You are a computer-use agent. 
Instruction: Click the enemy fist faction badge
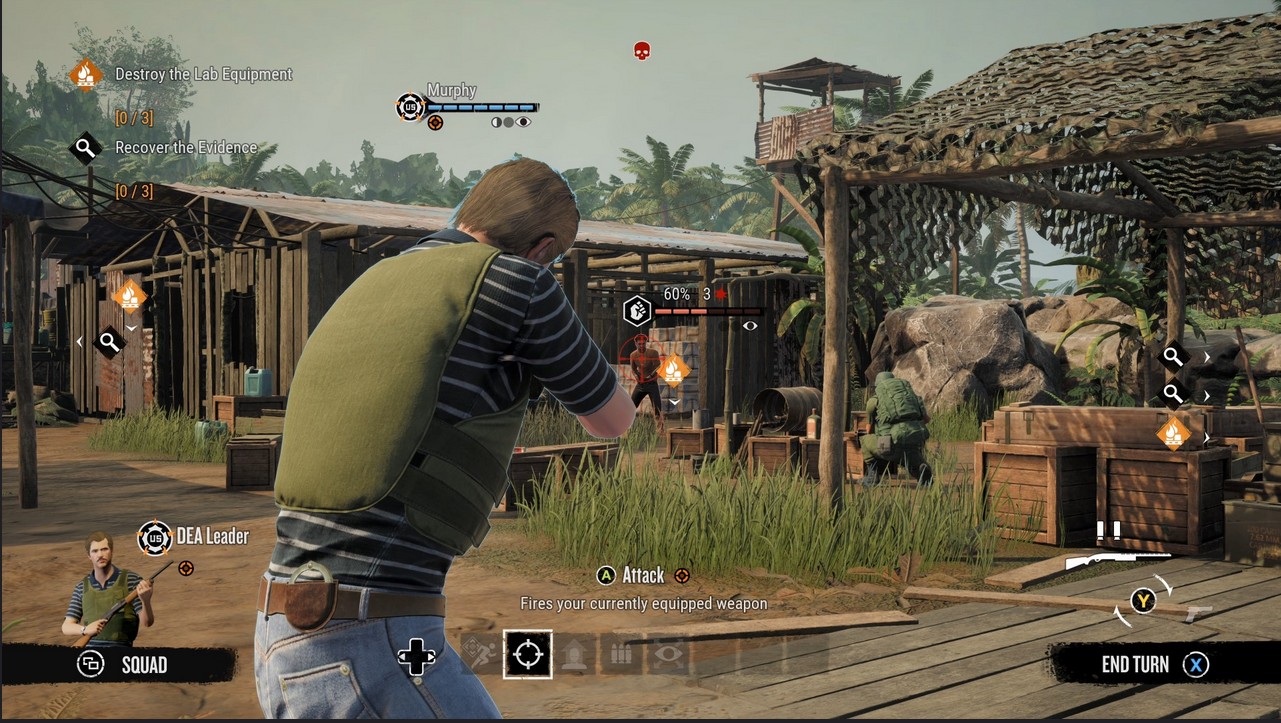click(x=637, y=311)
